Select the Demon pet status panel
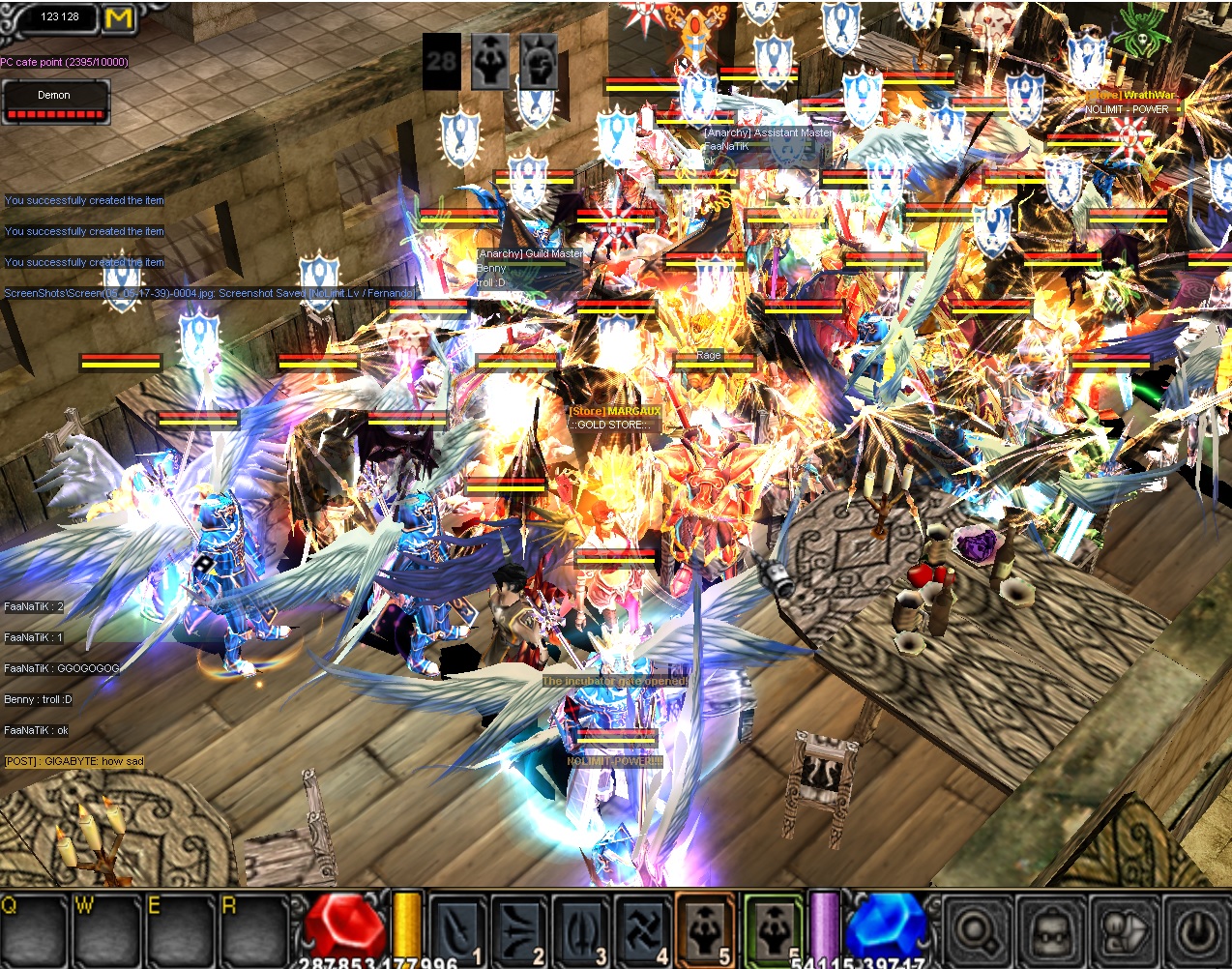The image size is (1232, 969). pos(55,103)
